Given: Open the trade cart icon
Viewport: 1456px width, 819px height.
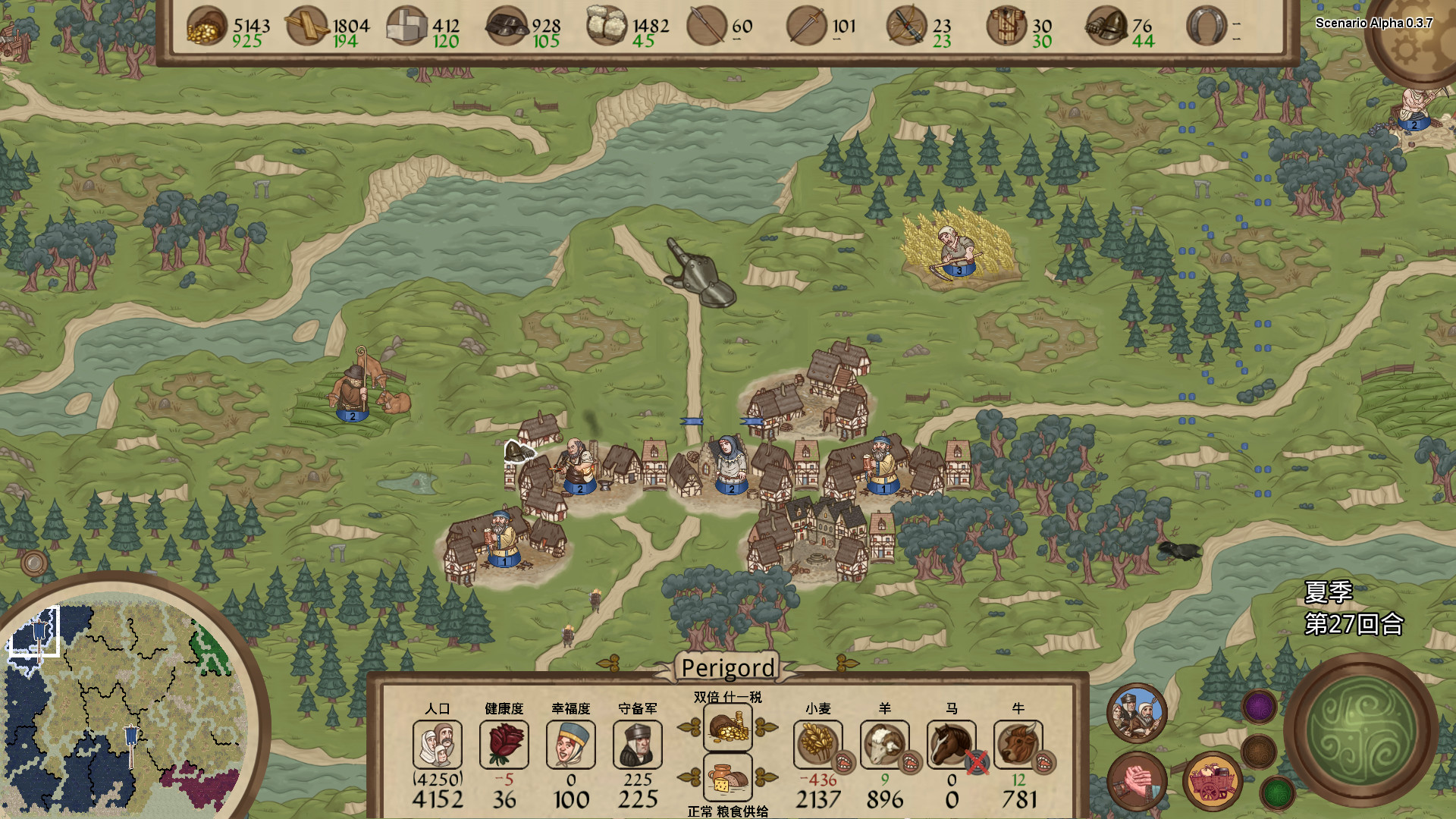Looking at the screenshot, I should pyautogui.click(x=1212, y=782).
